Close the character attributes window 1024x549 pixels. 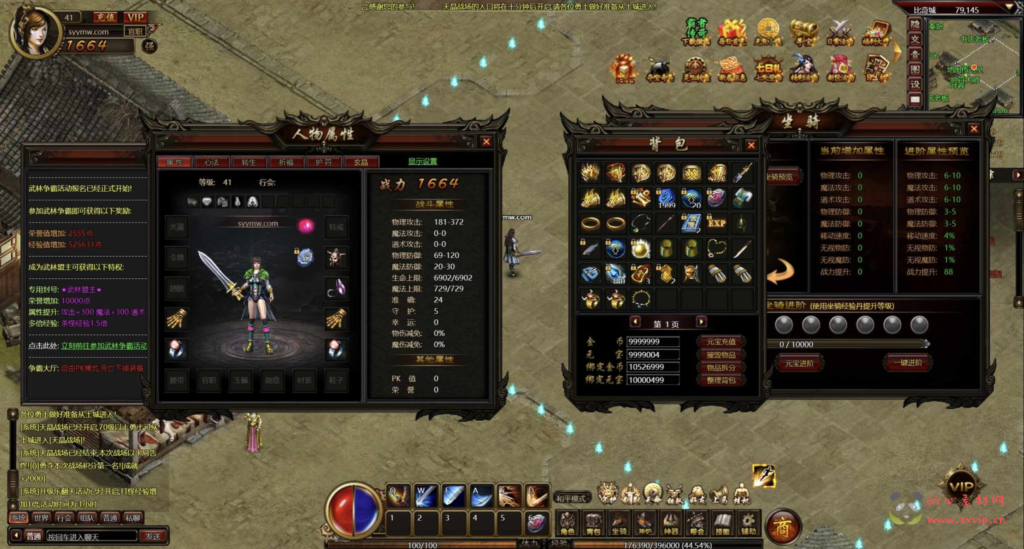point(486,142)
